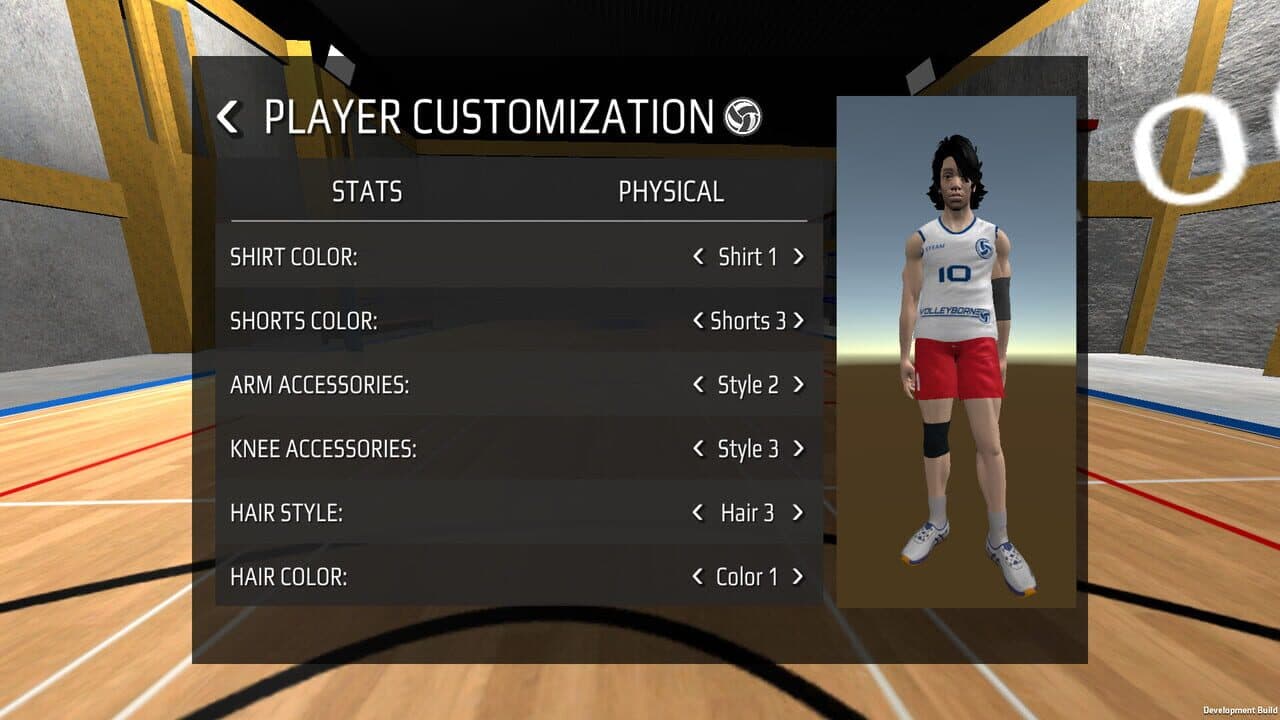Viewport: 1280px width, 720px height.
Task: Click the HAIR STYLE row label
Action: [285, 512]
